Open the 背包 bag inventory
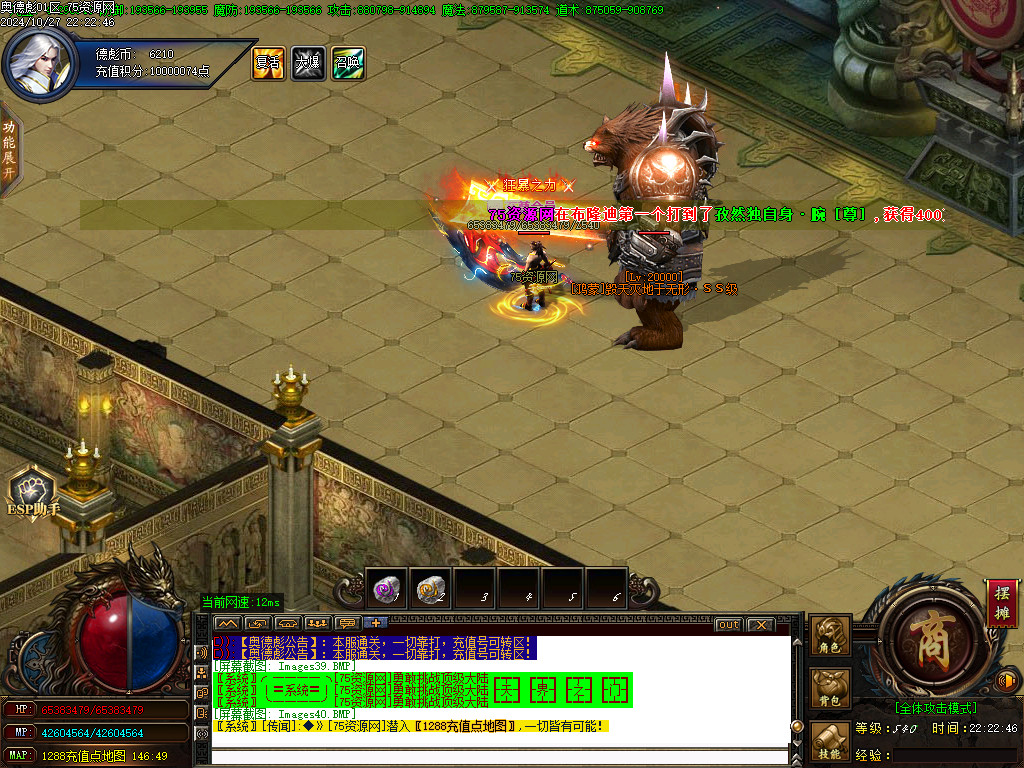The width and height of the screenshot is (1024, 768). click(x=830, y=689)
